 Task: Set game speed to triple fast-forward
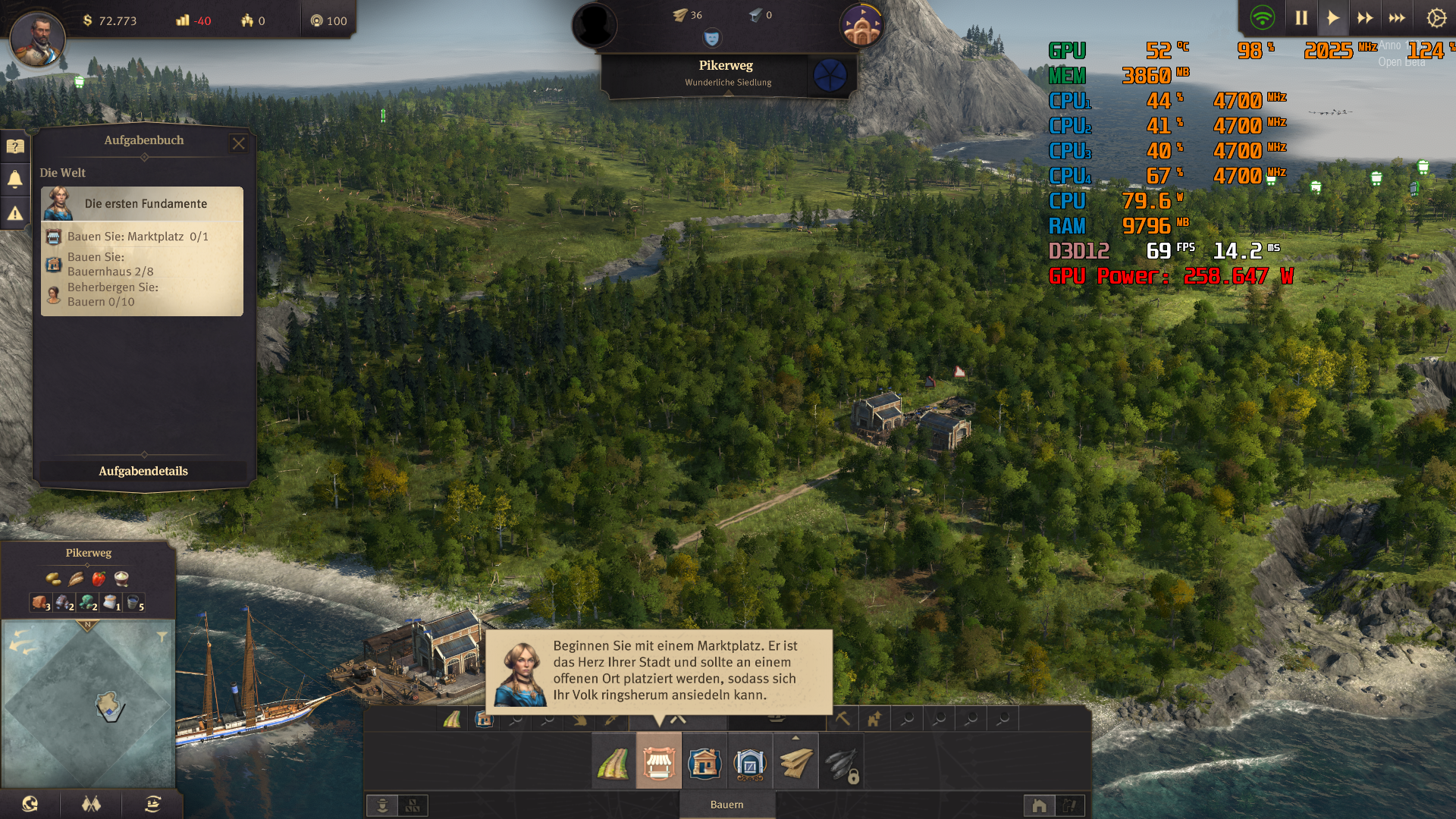pyautogui.click(x=1397, y=18)
